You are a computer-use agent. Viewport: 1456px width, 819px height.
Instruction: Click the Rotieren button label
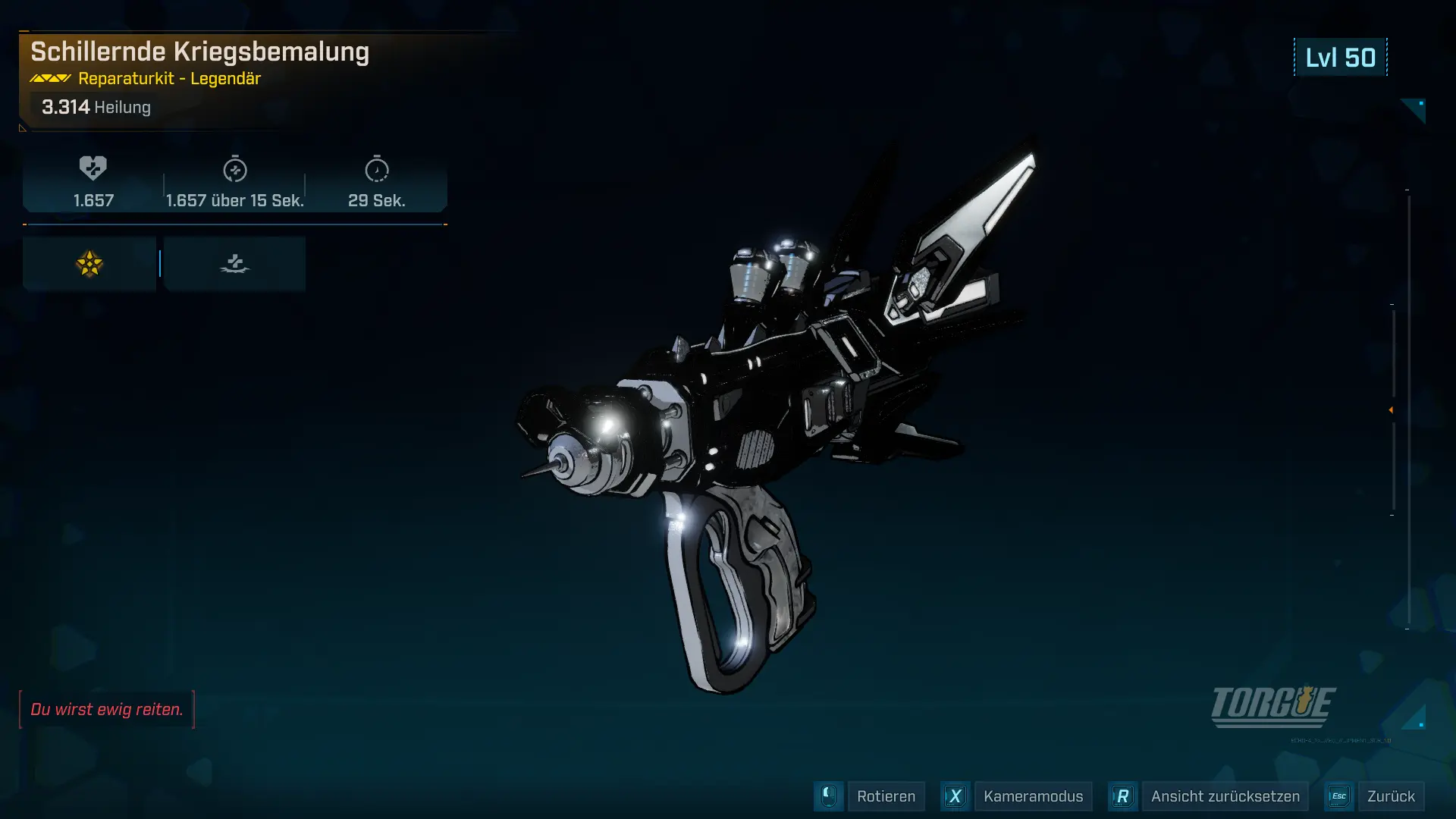coord(886,796)
